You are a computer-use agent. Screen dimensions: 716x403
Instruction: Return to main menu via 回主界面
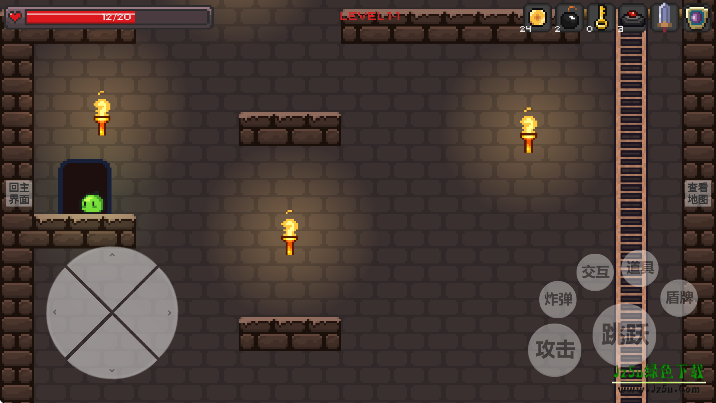coord(19,194)
